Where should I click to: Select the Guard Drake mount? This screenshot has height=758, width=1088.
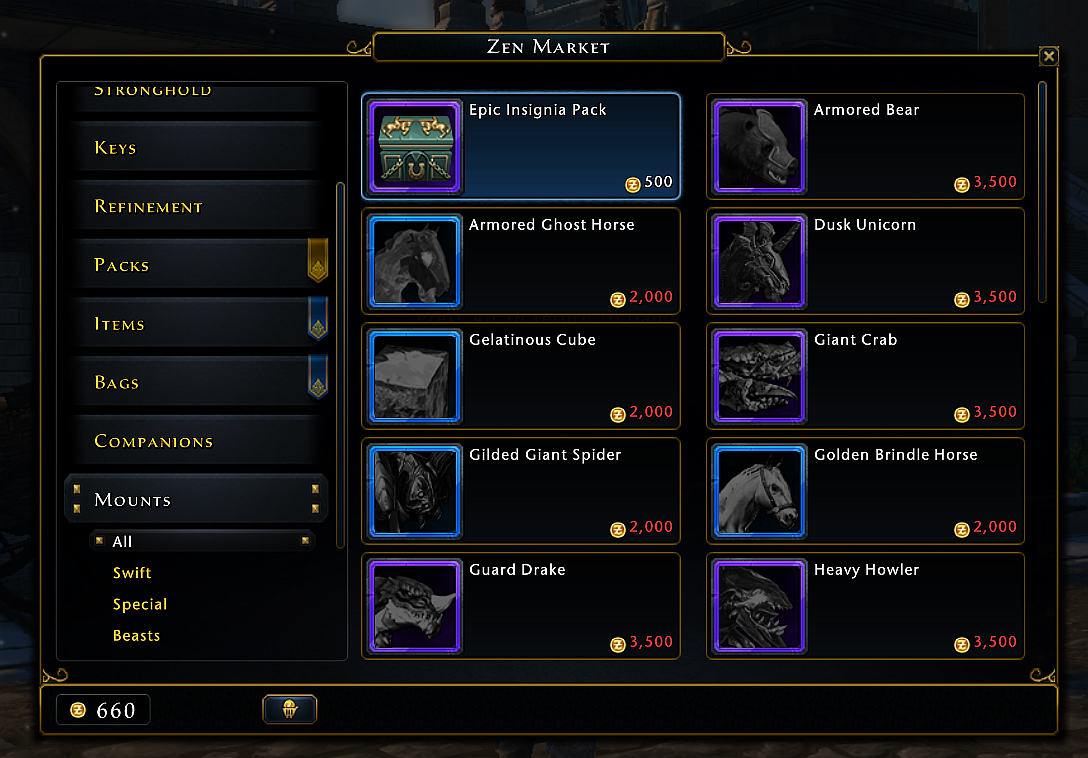[x=521, y=606]
